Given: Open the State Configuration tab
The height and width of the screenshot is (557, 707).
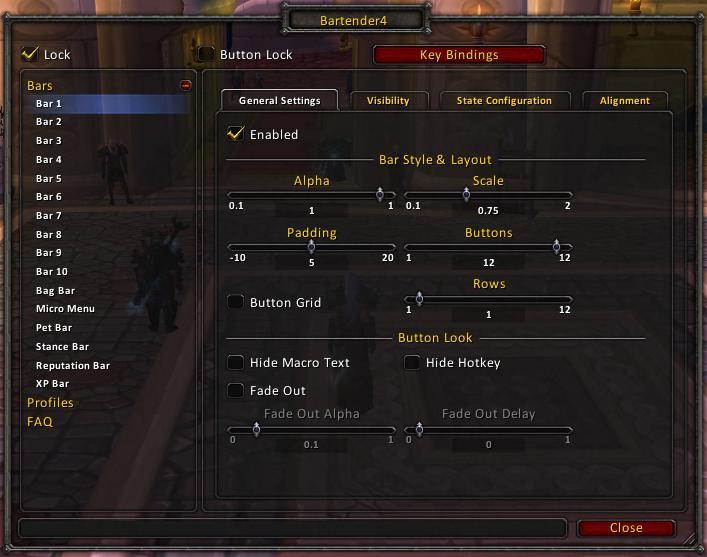Looking at the screenshot, I should [504, 100].
